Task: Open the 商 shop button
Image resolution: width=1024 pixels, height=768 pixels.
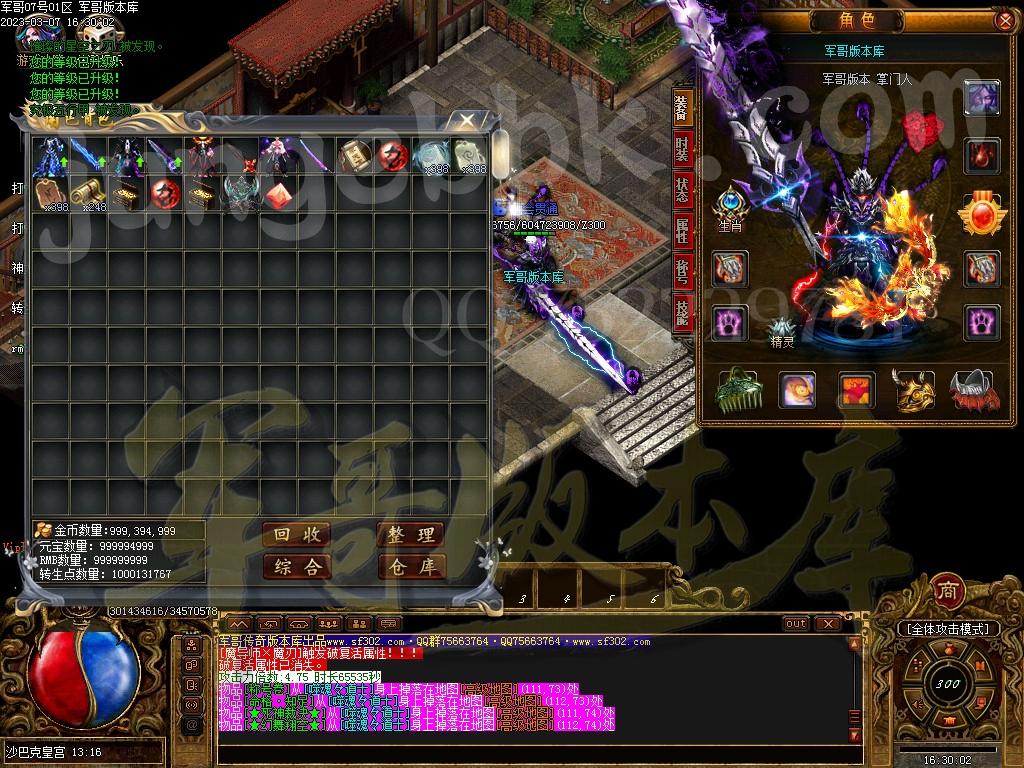Action: (x=946, y=591)
